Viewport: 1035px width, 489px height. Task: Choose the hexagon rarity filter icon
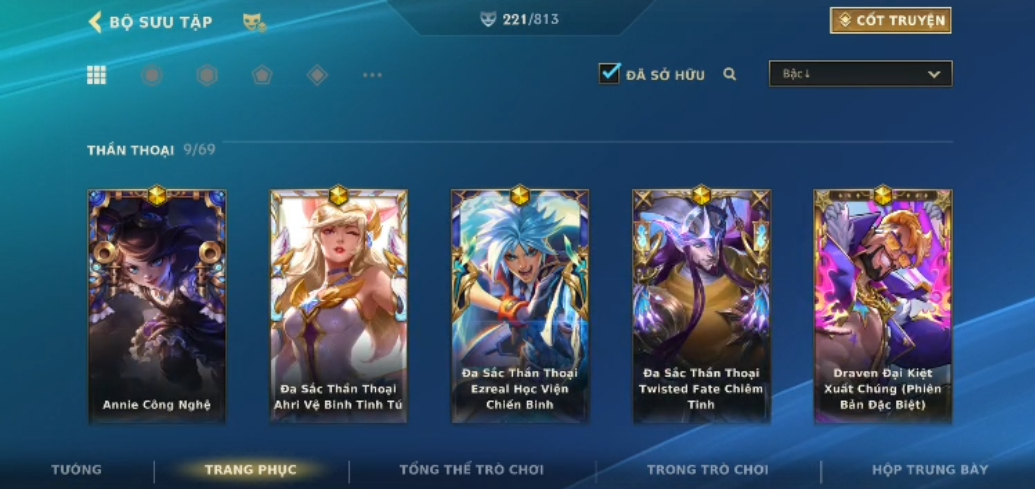[x=207, y=75]
